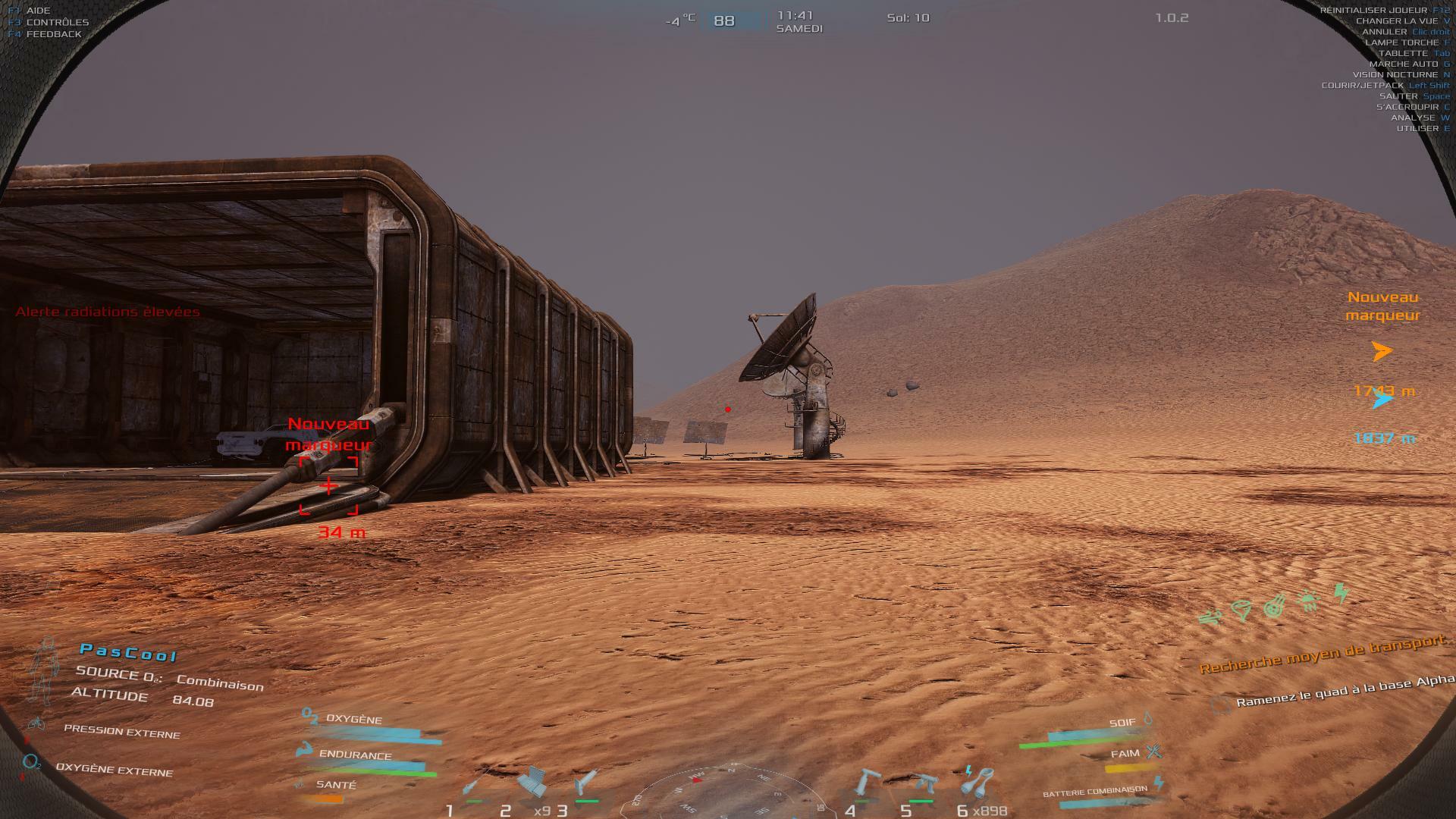The height and width of the screenshot is (819, 1456).
Task: Click the meteor status icon
Action: point(1275,606)
